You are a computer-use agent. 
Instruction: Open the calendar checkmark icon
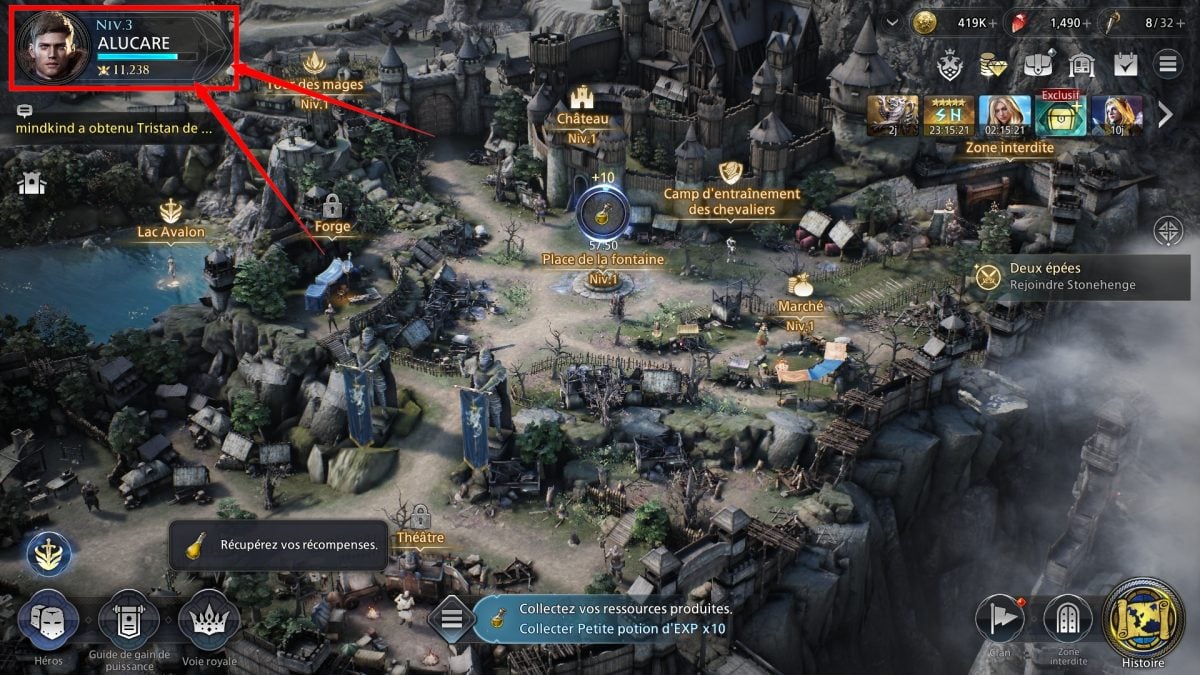tap(1125, 66)
